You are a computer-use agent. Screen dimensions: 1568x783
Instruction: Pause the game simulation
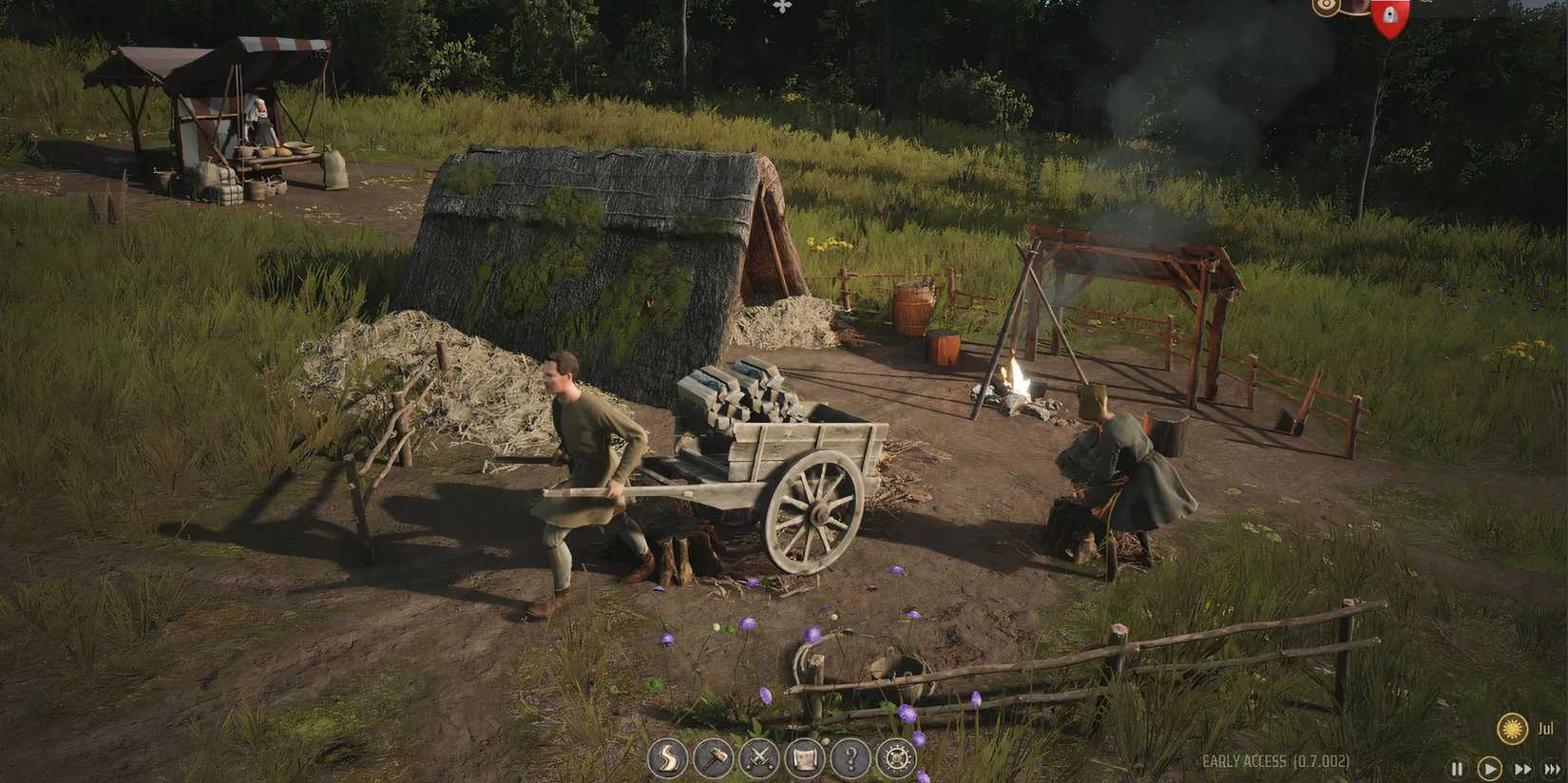pos(1459,768)
